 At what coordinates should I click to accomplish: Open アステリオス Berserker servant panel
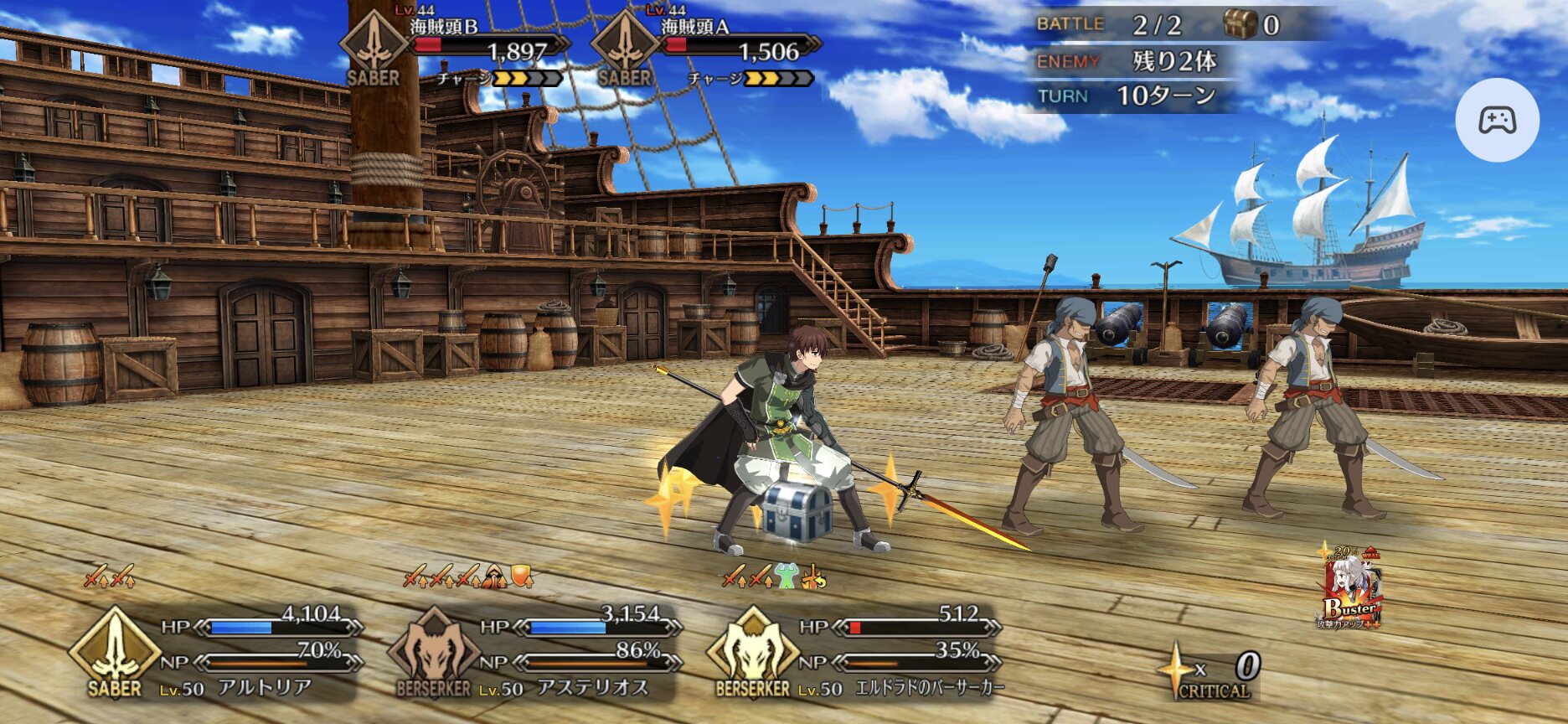point(536,654)
